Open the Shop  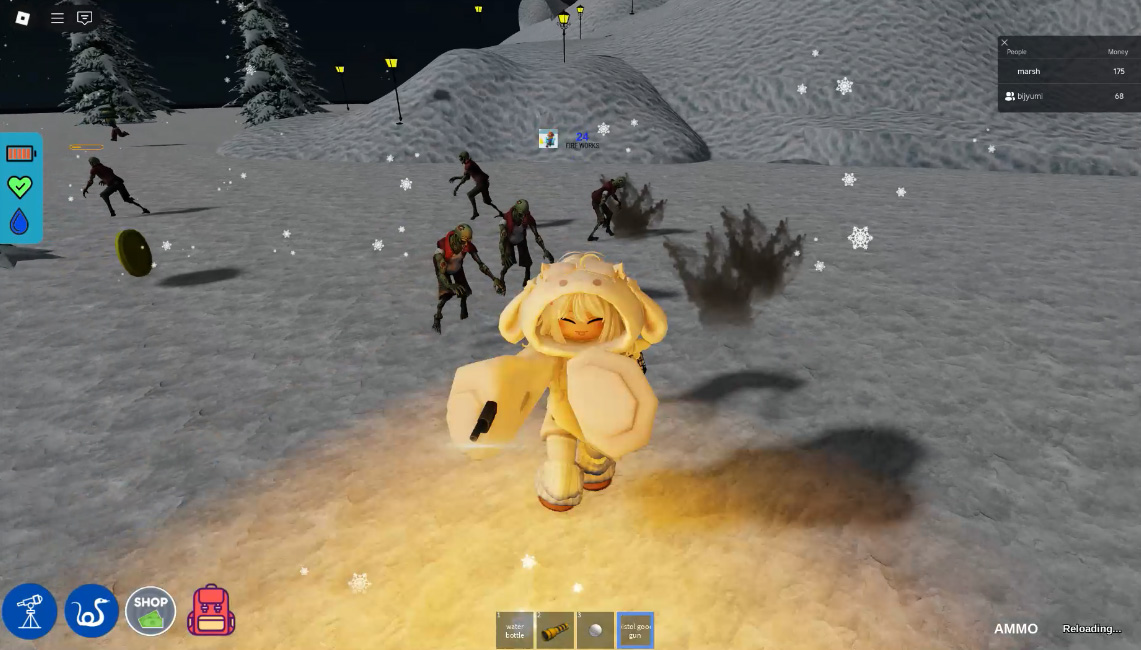coord(150,611)
